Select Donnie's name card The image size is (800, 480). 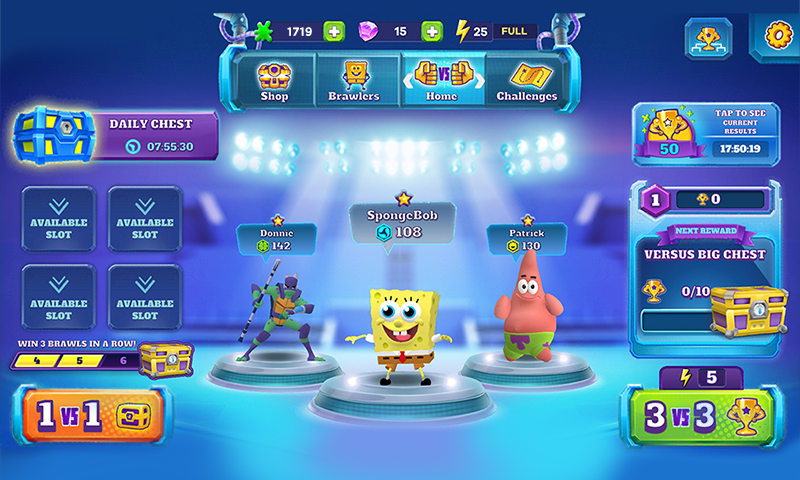(x=277, y=238)
